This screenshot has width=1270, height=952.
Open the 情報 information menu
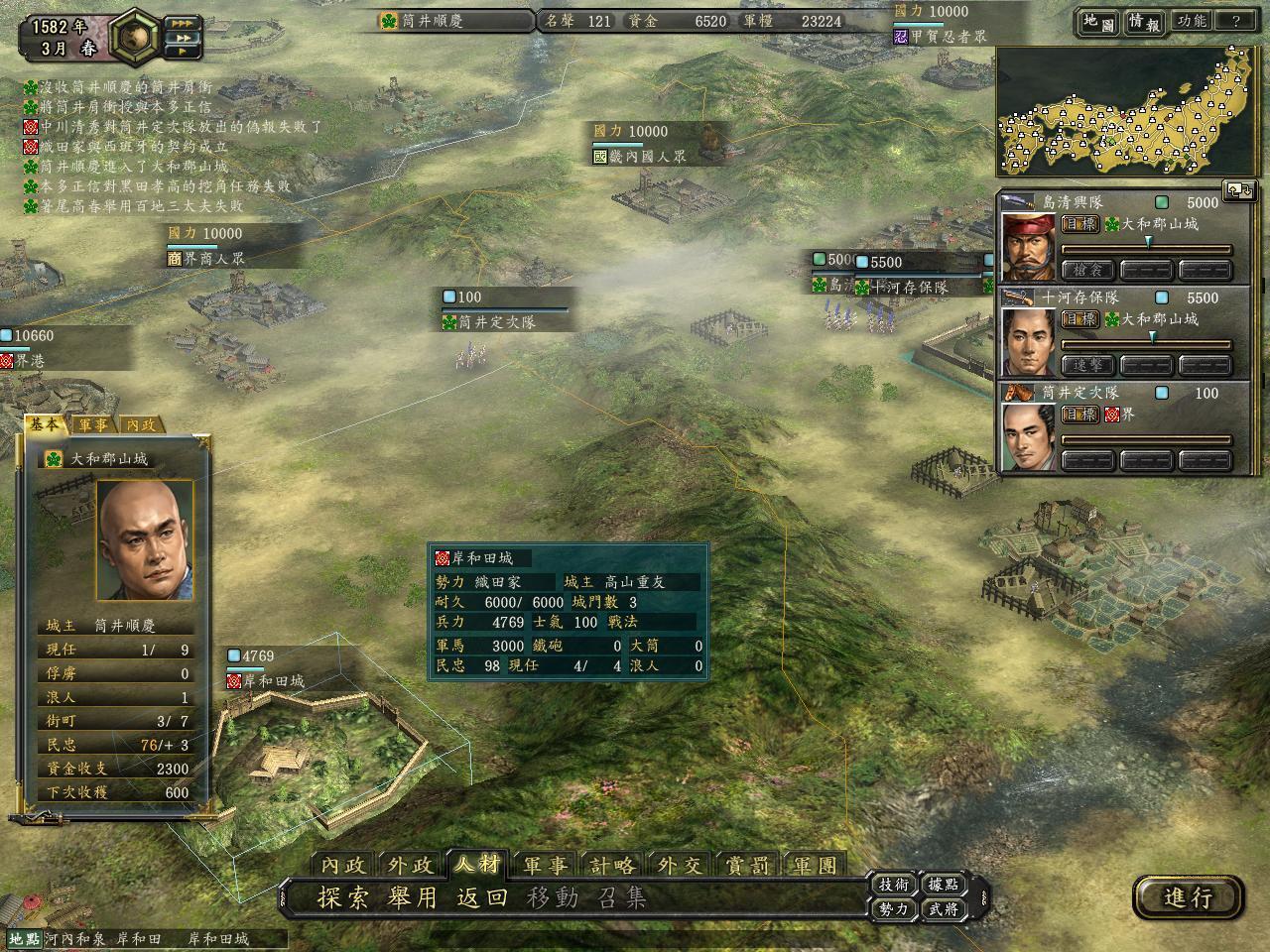point(1144,22)
